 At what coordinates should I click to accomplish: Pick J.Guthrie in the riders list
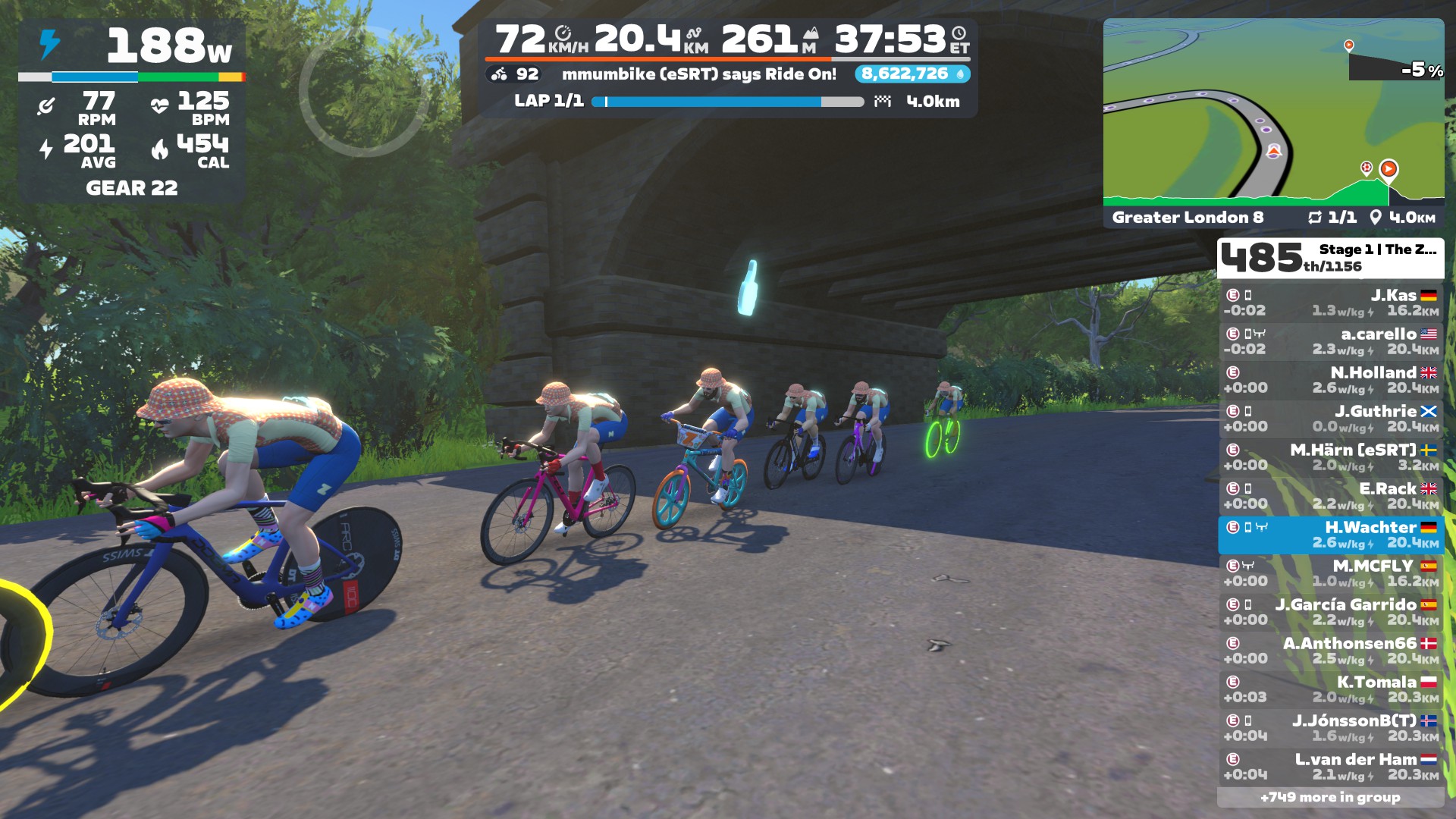click(1330, 419)
